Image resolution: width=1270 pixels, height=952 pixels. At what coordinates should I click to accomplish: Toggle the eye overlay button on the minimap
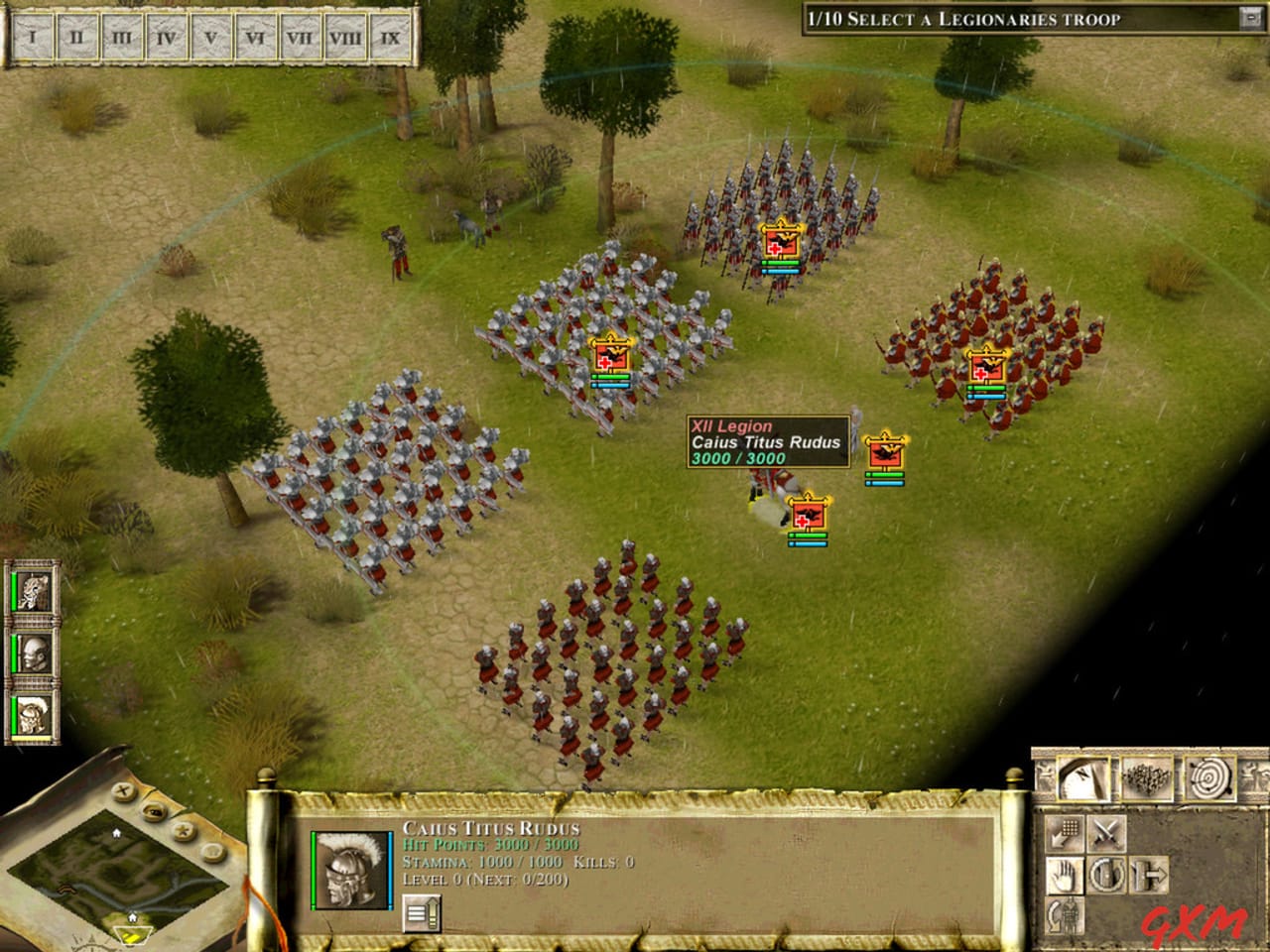(x=153, y=811)
